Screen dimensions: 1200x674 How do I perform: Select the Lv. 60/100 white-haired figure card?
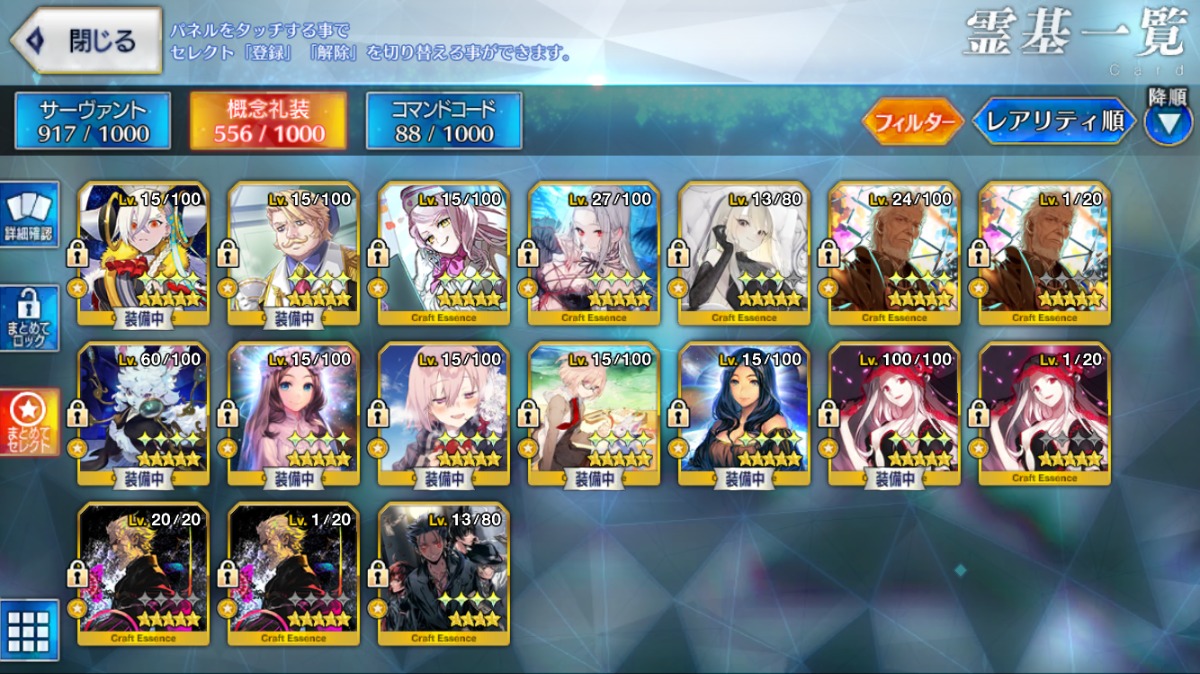coord(144,413)
